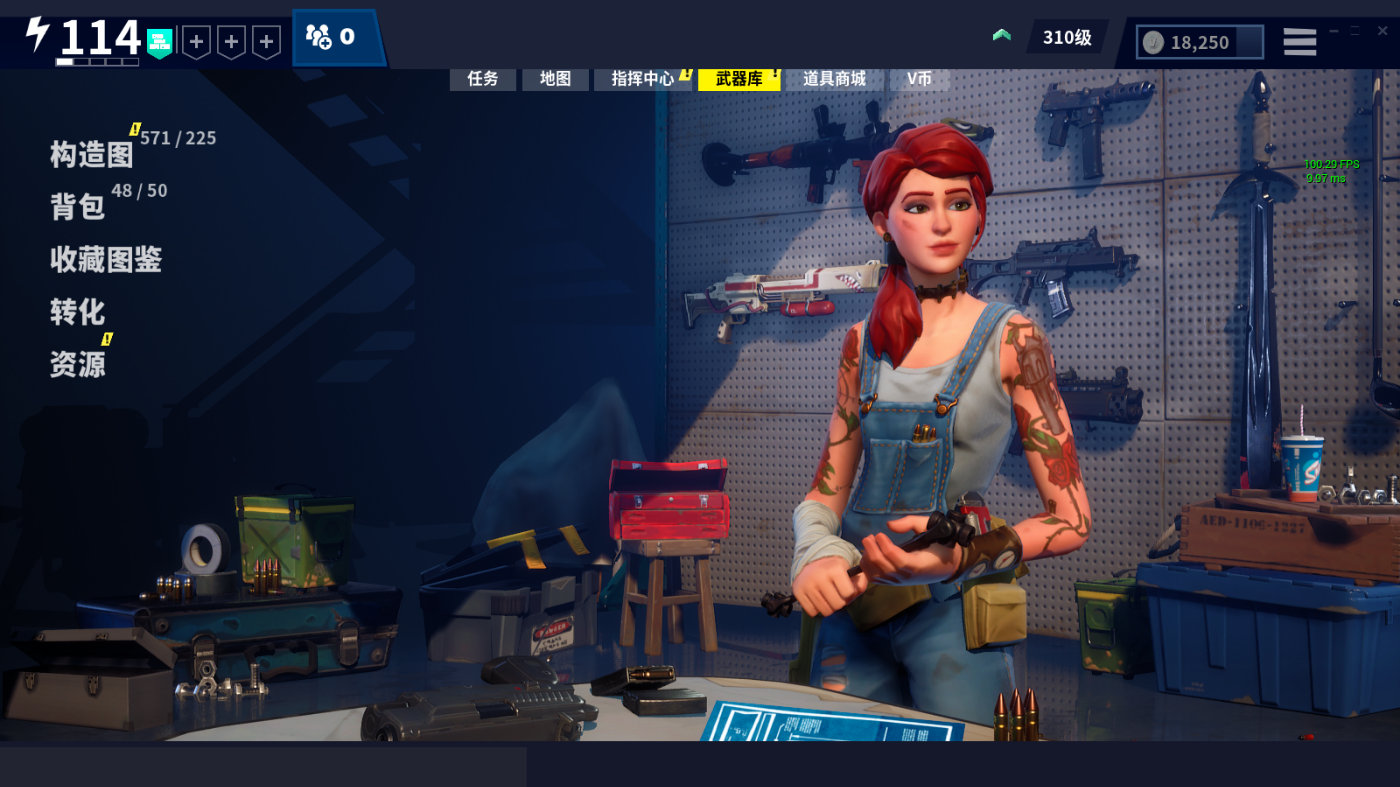Open the 310级 account level badge
Screen dimensions: 1400x787
(1066, 38)
